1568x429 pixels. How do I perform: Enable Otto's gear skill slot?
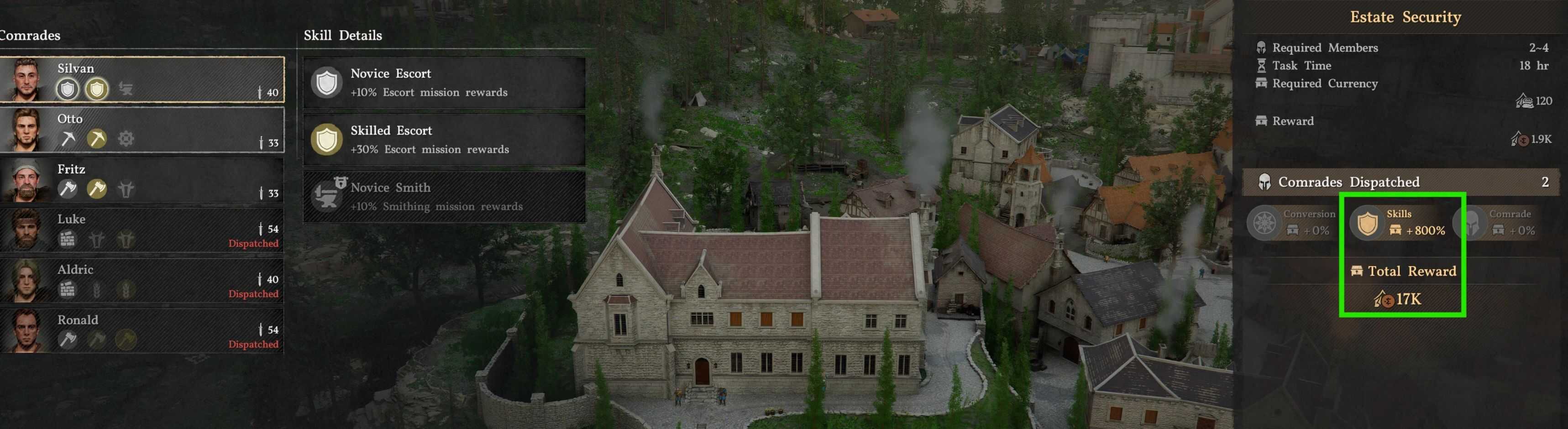point(126,139)
